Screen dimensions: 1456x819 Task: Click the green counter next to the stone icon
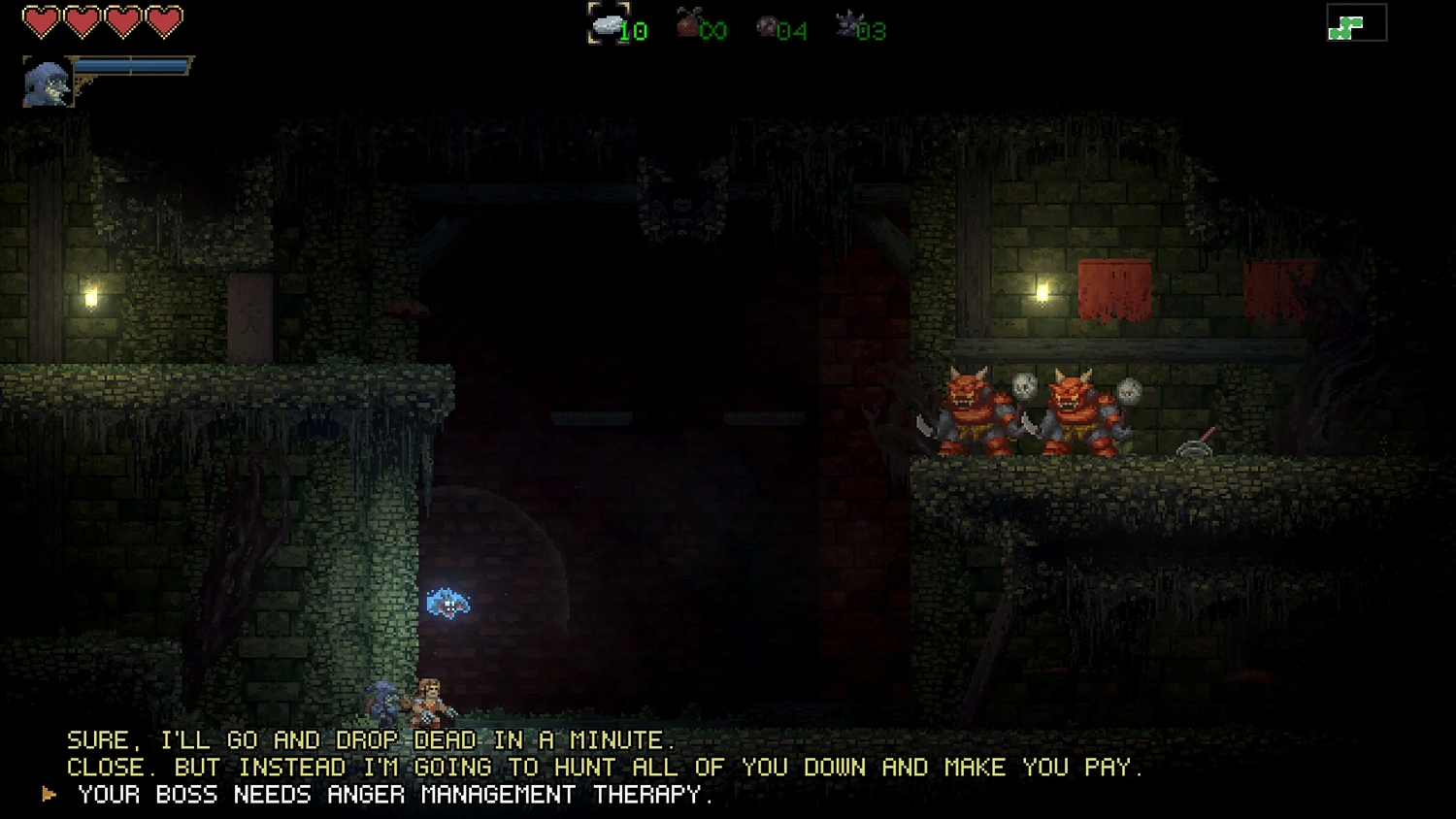tap(635, 31)
